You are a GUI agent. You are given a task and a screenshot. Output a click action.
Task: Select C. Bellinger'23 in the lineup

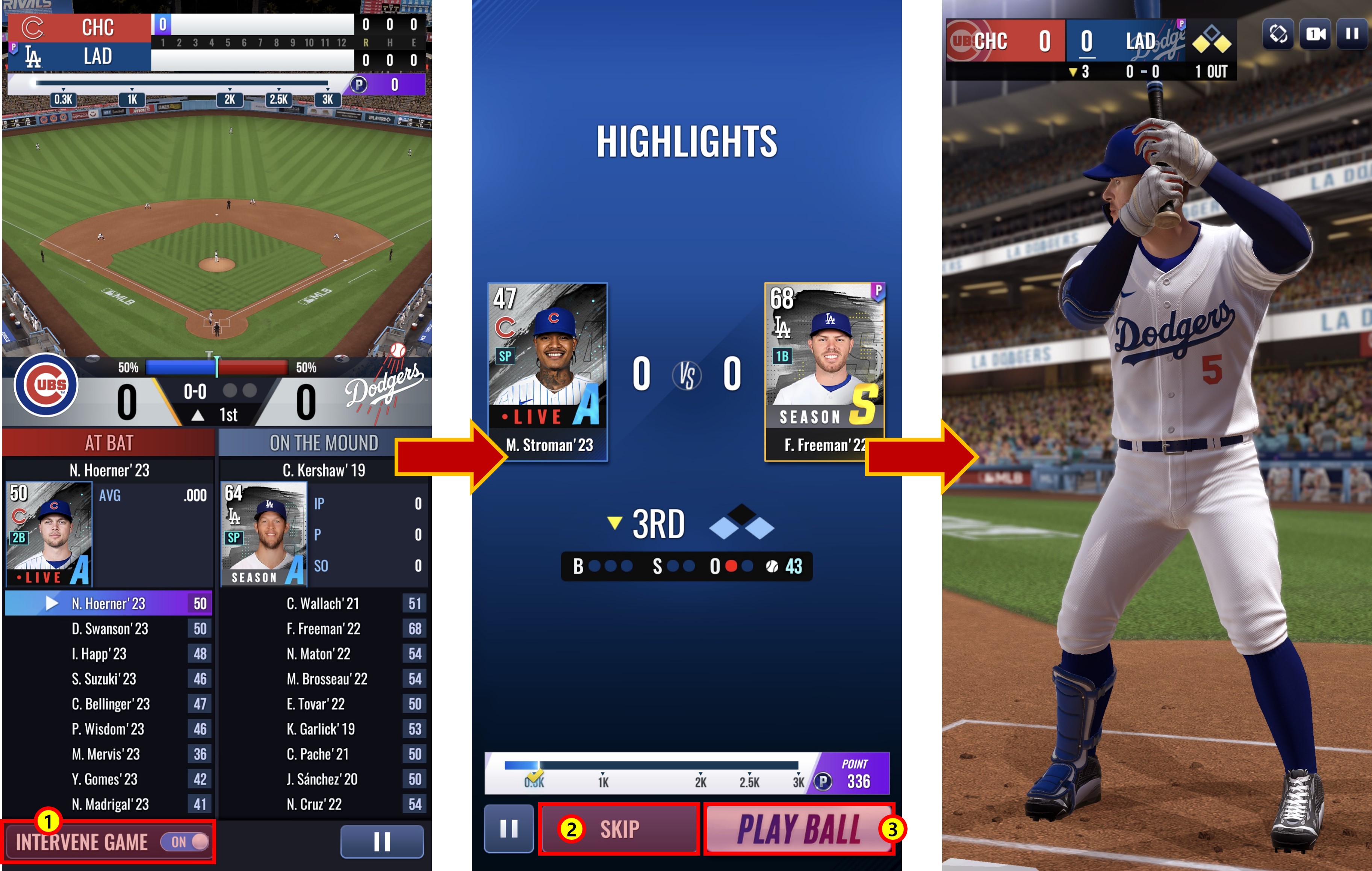110,704
